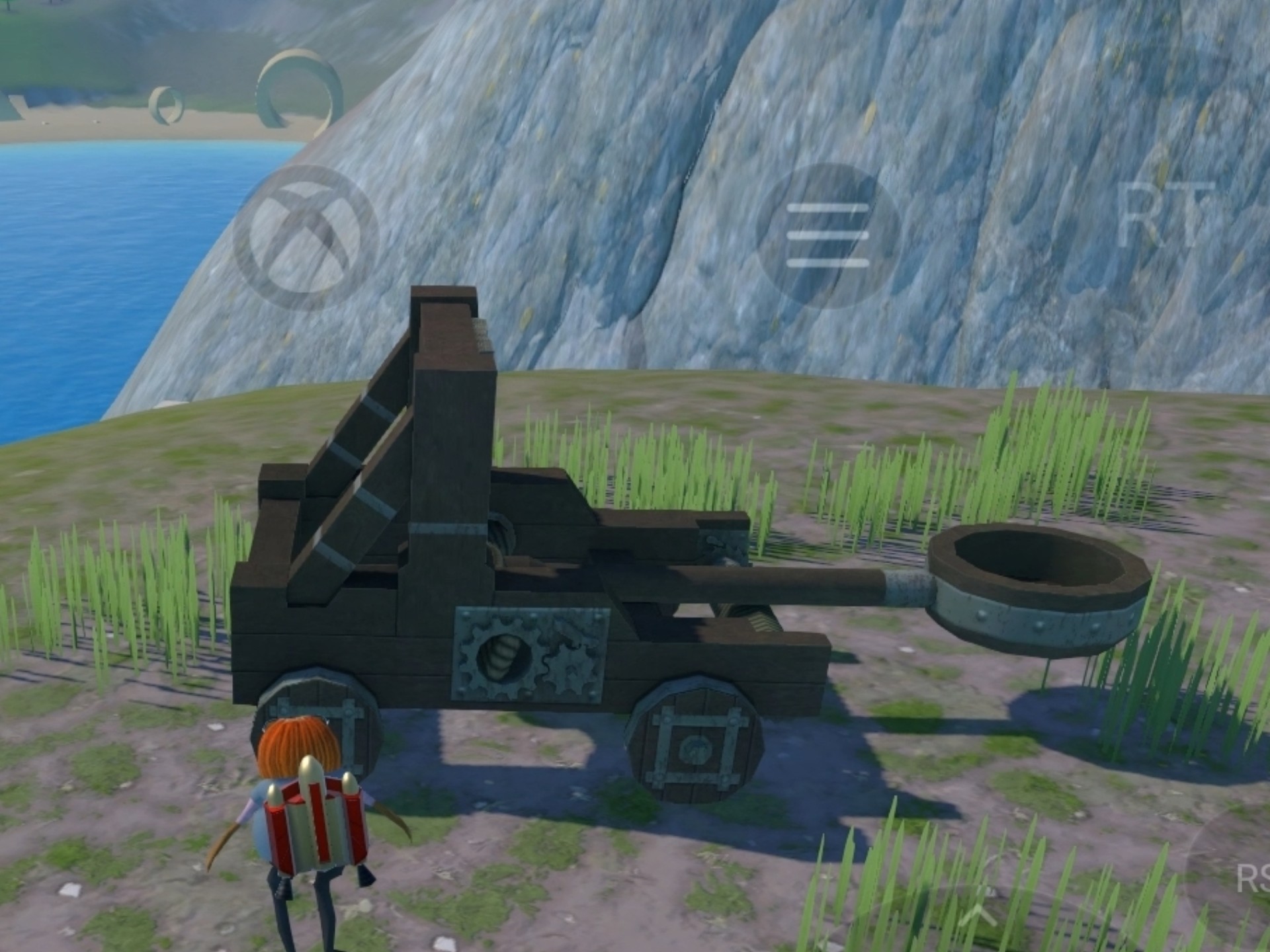
Task: Open the three-line menu overlay button
Action: click(827, 236)
